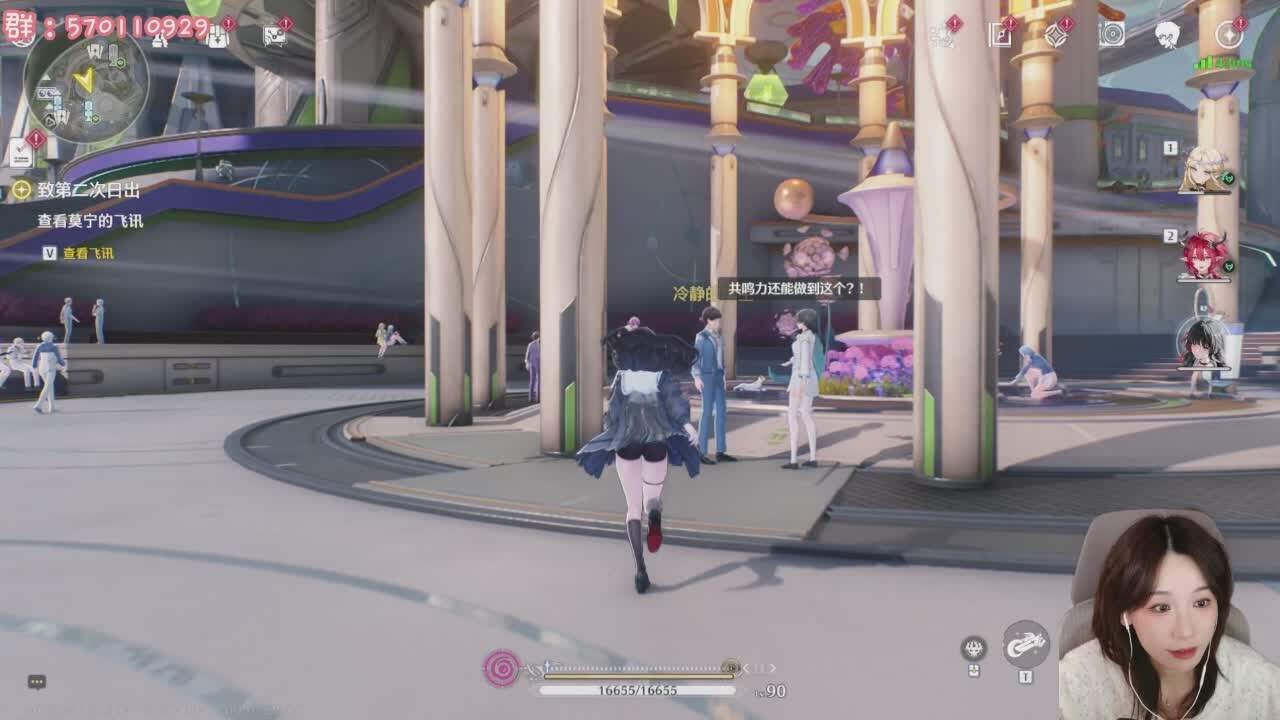Open the circled sparkle icon at far right
The height and width of the screenshot is (720, 1280).
point(1228,35)
